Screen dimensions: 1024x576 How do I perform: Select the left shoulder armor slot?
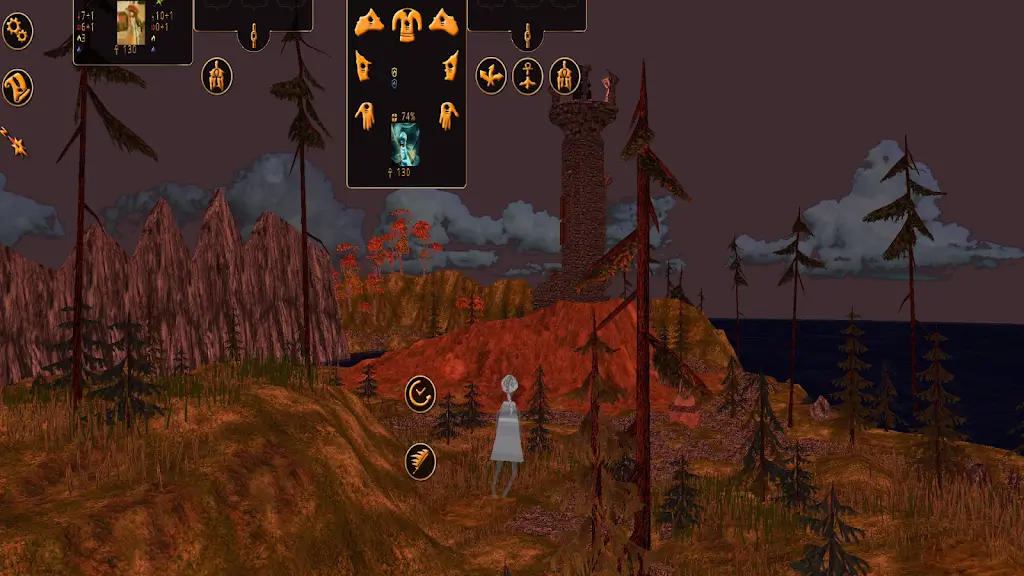pyautogui.click(x=369, y=20)
